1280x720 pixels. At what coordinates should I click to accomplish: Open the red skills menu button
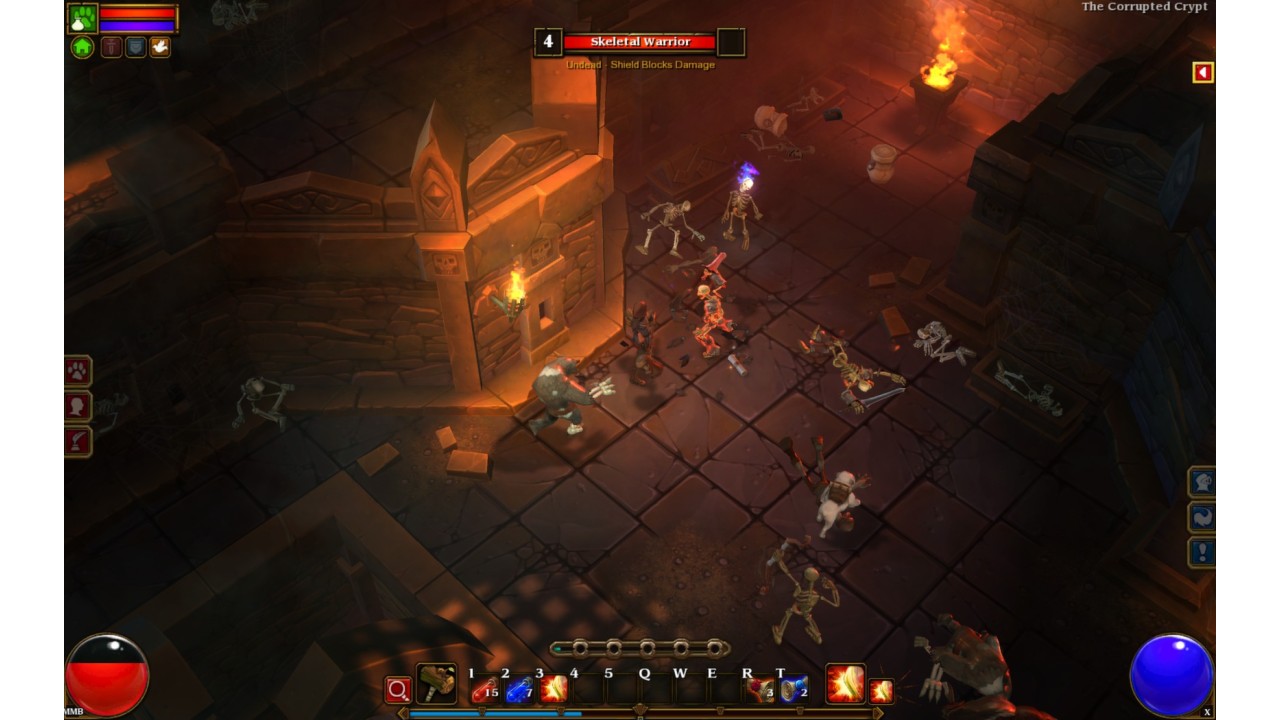(78, 441)
